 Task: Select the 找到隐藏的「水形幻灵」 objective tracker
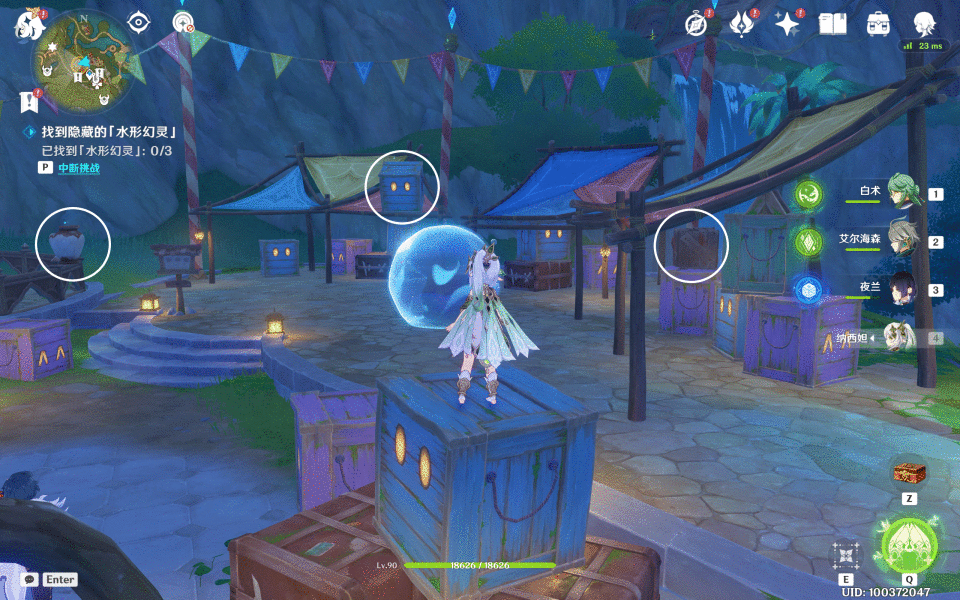pos(110,132)
